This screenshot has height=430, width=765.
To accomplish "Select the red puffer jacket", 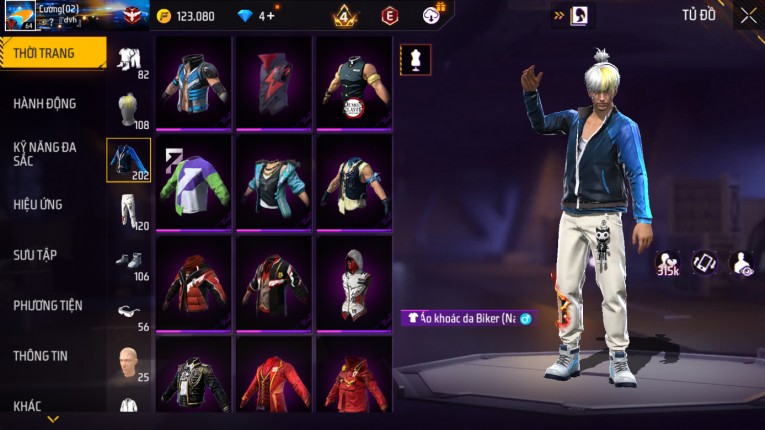I will tap(194, 280).
